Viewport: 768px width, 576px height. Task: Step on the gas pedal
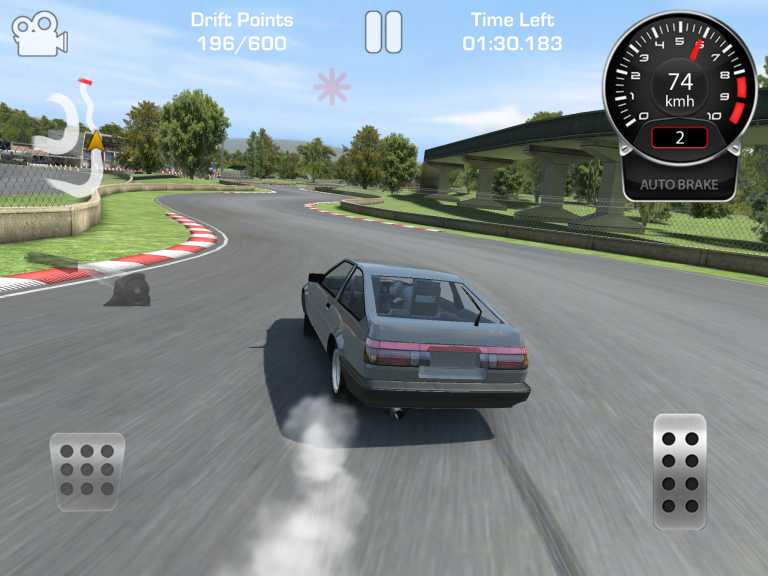coord(680,470)
